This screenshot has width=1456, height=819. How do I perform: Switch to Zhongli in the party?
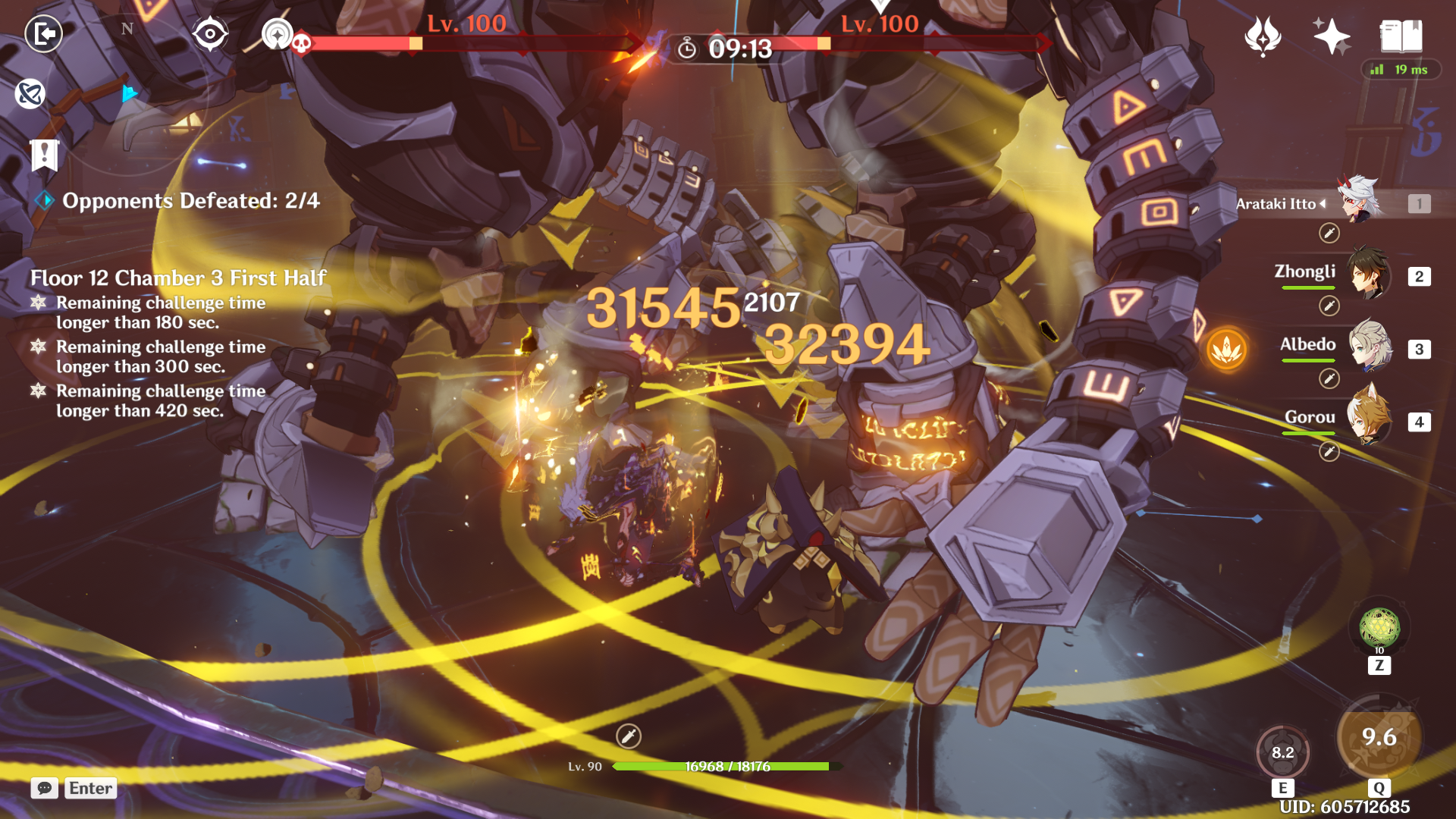[x=1369, y=275]
